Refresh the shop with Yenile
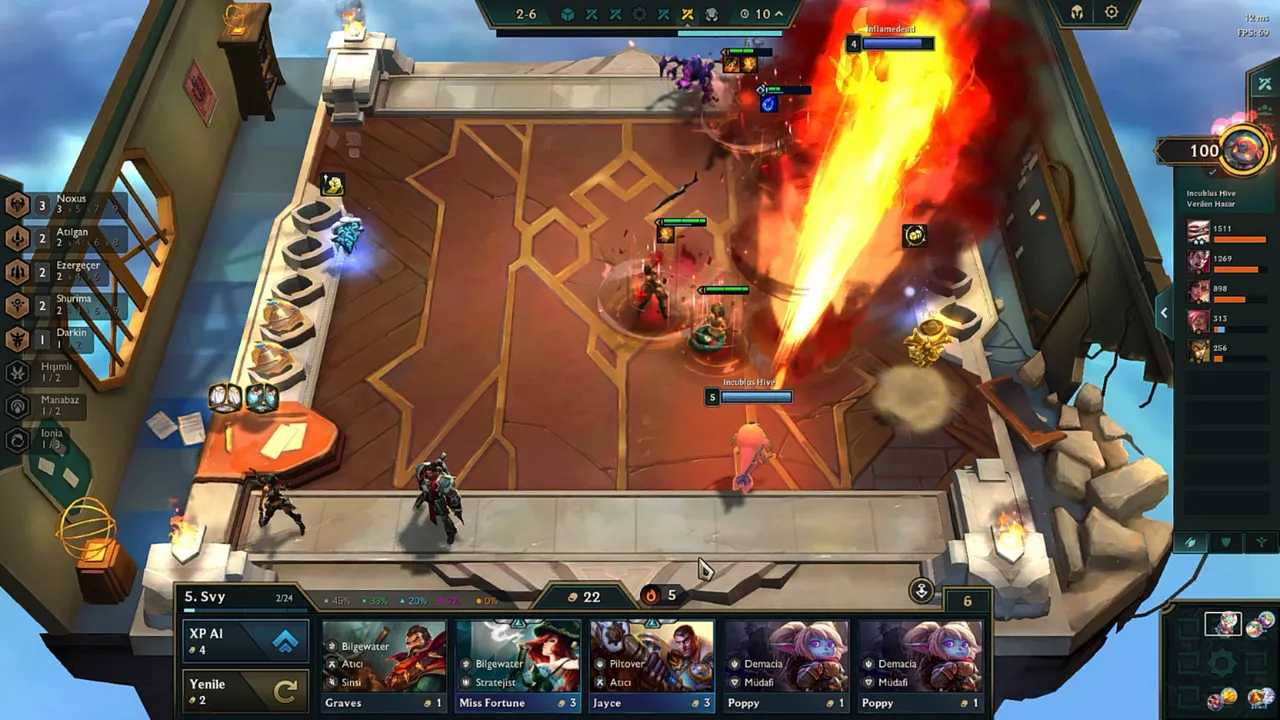1280x720 pixels. pos(244,691)
